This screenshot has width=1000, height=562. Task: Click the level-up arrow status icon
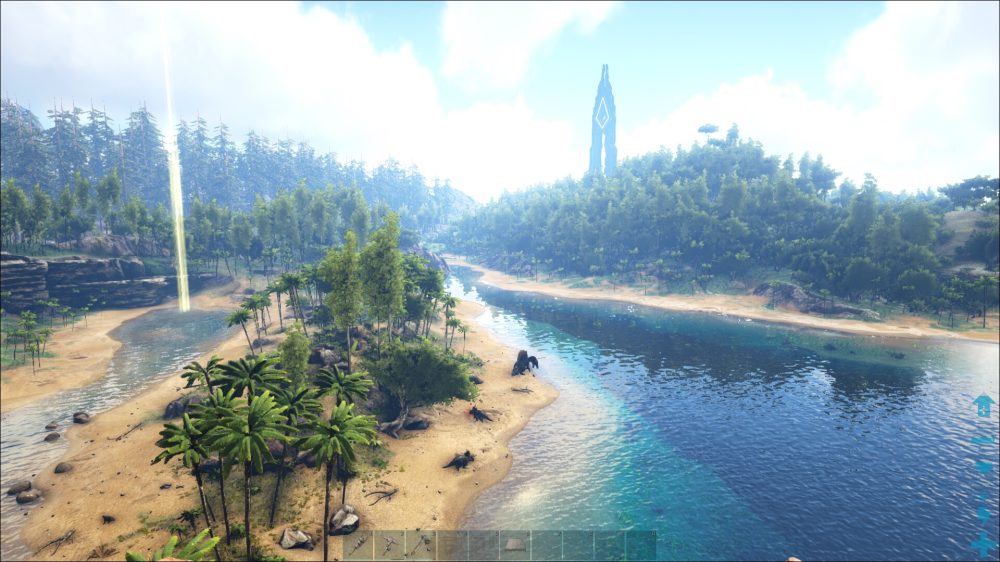(x=983, y=405)
